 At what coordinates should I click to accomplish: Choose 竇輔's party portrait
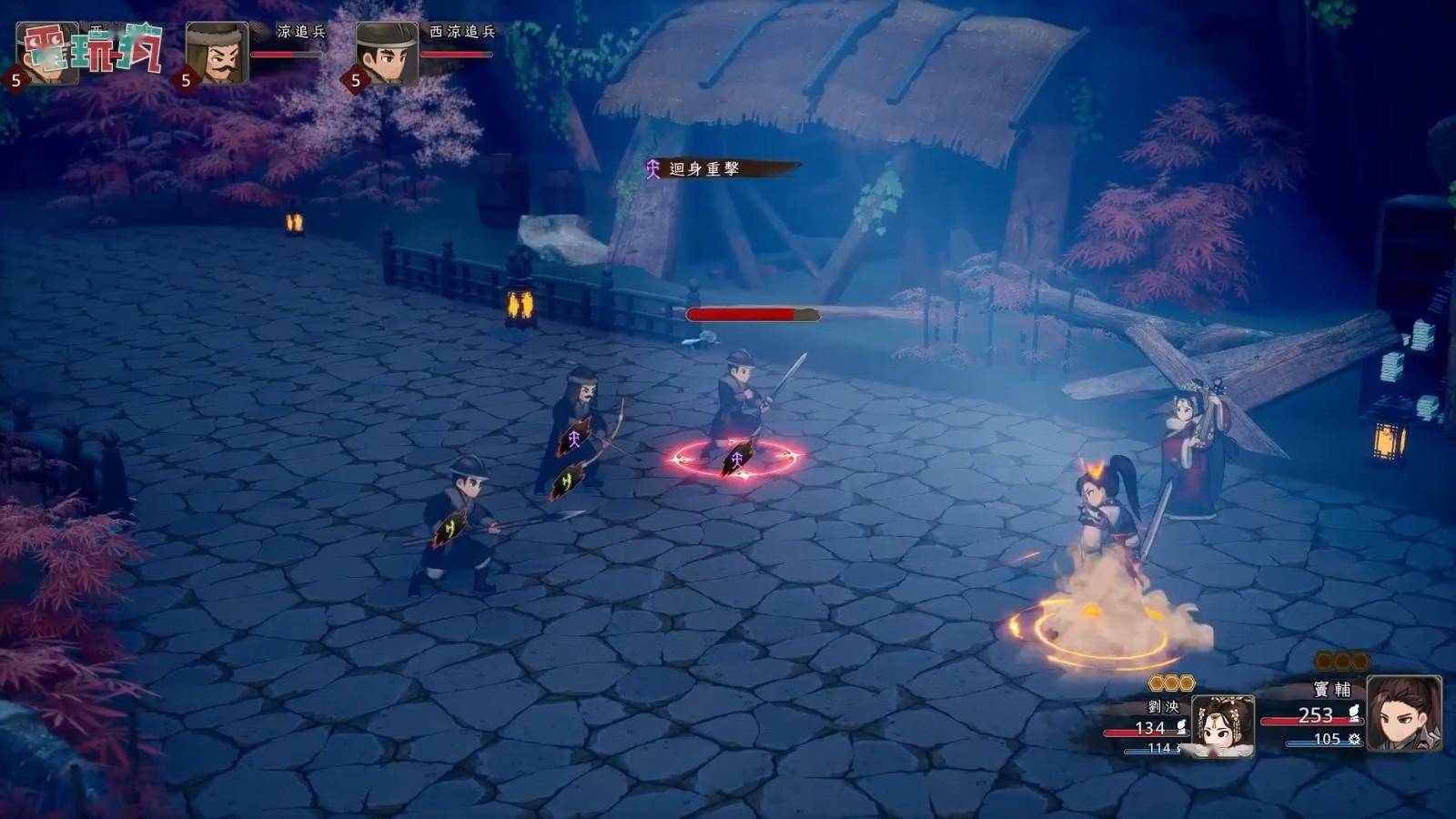[x=1402, y=713]
